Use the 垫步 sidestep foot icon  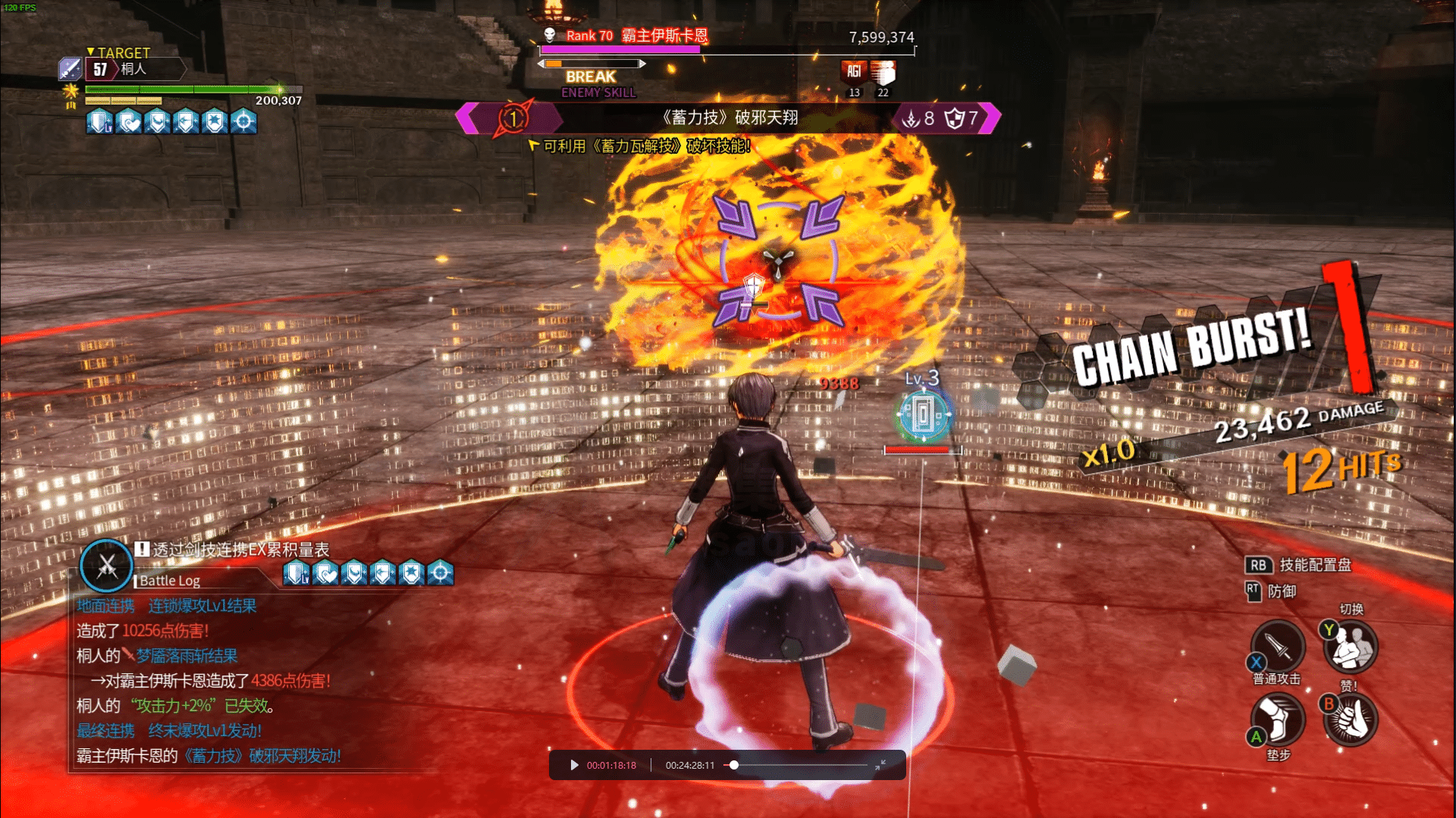point(1278,719)
